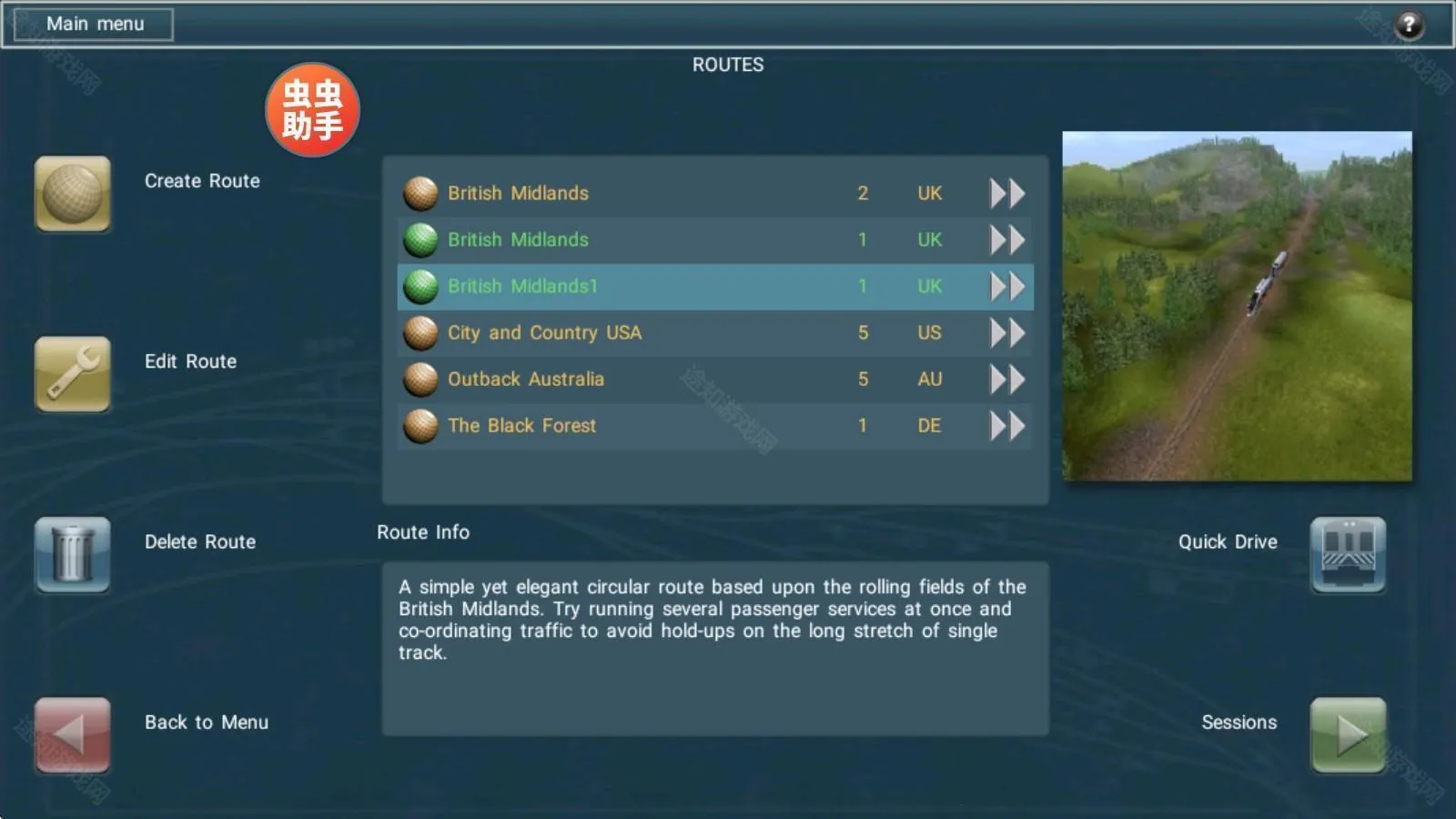The image size is (1456, 819).
Task: Tap the red Chinese assistant overlay badge
Action: point(312,109)
